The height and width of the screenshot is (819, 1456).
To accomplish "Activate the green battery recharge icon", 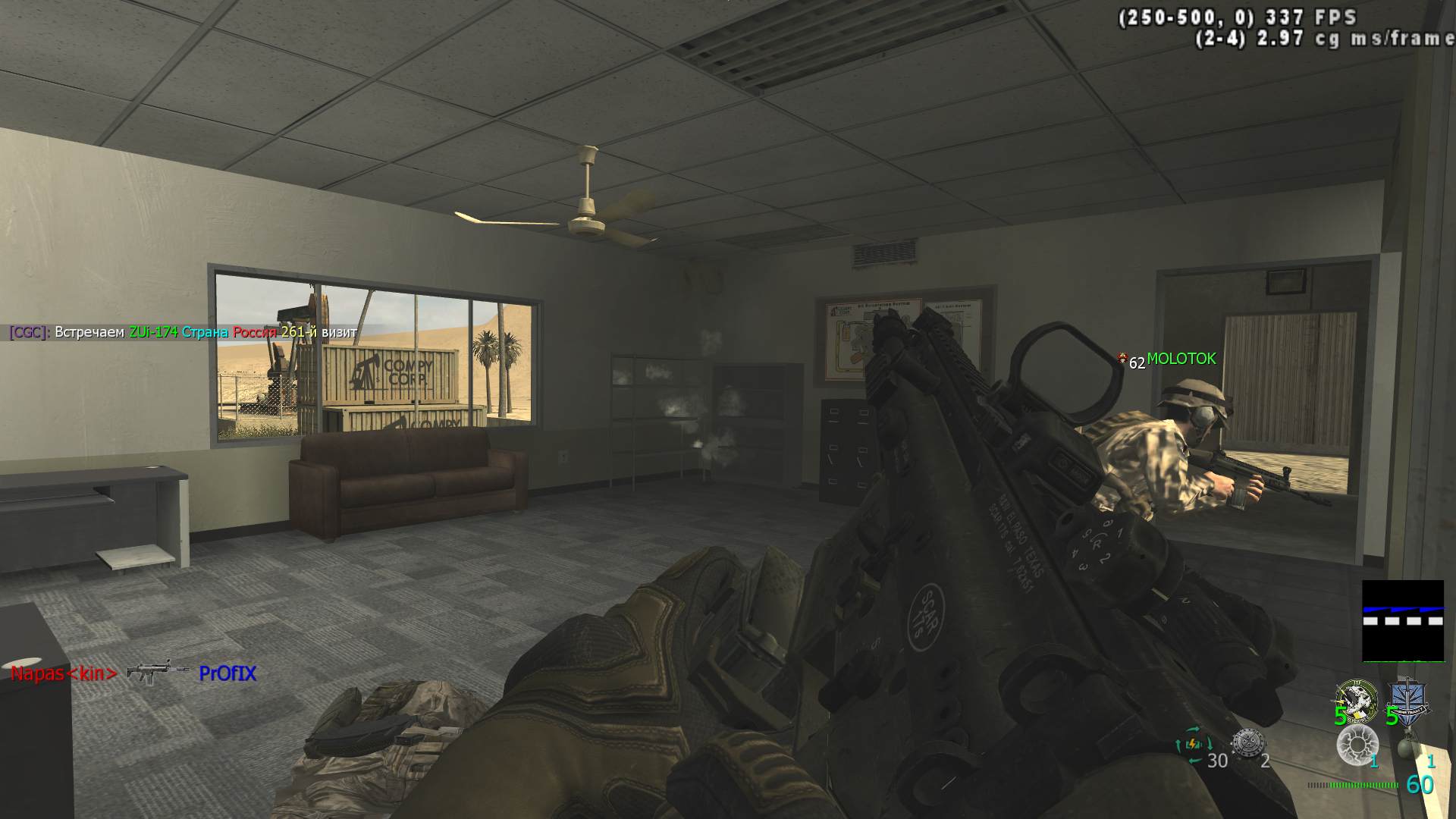I will pyautogui.click(x=1192, y=744).
